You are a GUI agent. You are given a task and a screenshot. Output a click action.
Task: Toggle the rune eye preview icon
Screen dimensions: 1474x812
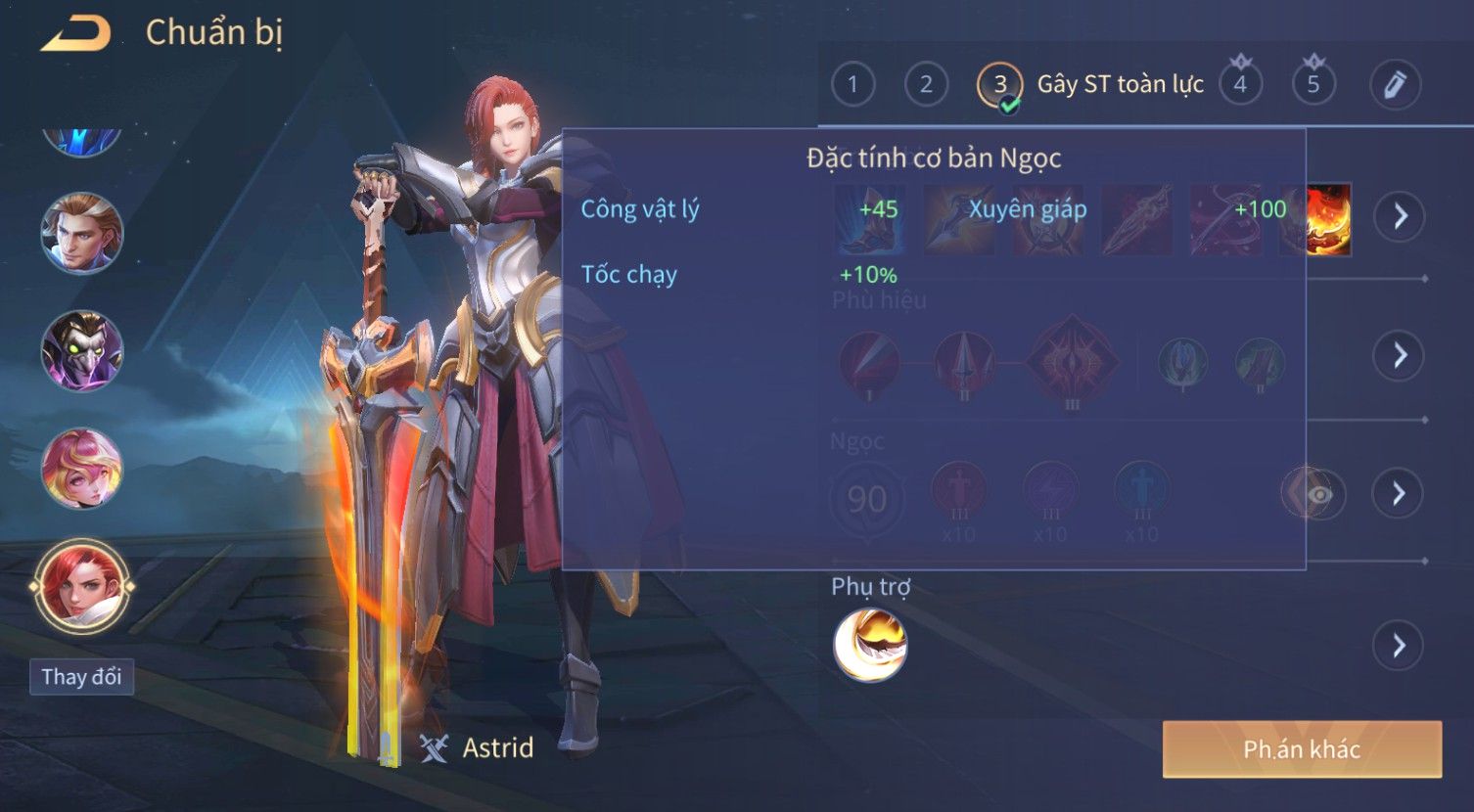1317,494
